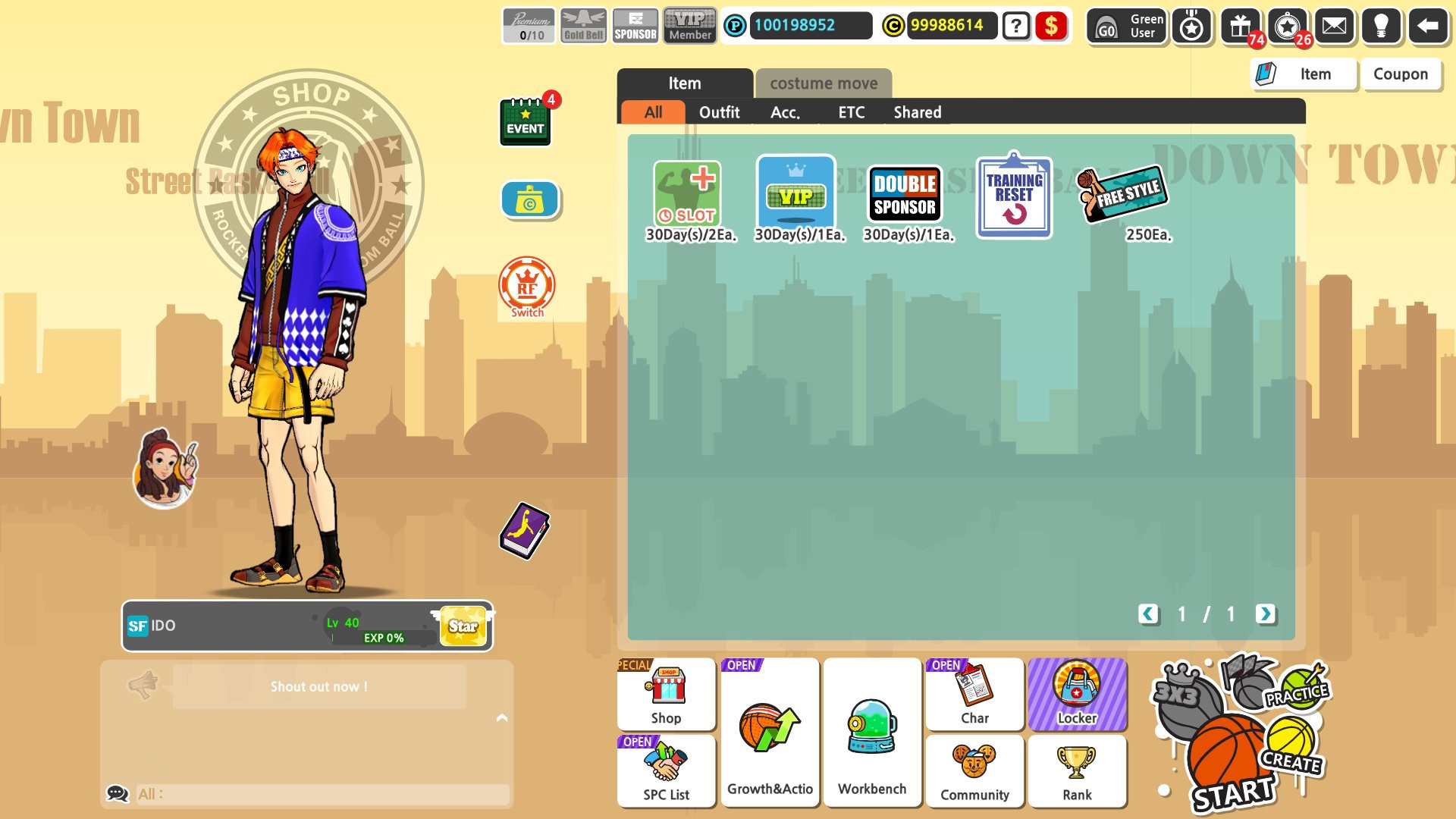The width and height of the screenshot is (1456, 819).
Task: Switch to the costume move tab
Action: click(x=823, y=84)
